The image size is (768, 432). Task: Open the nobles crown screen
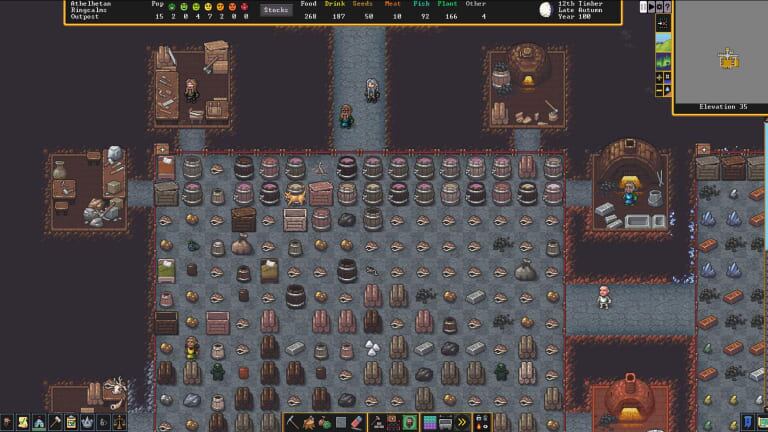89,422
